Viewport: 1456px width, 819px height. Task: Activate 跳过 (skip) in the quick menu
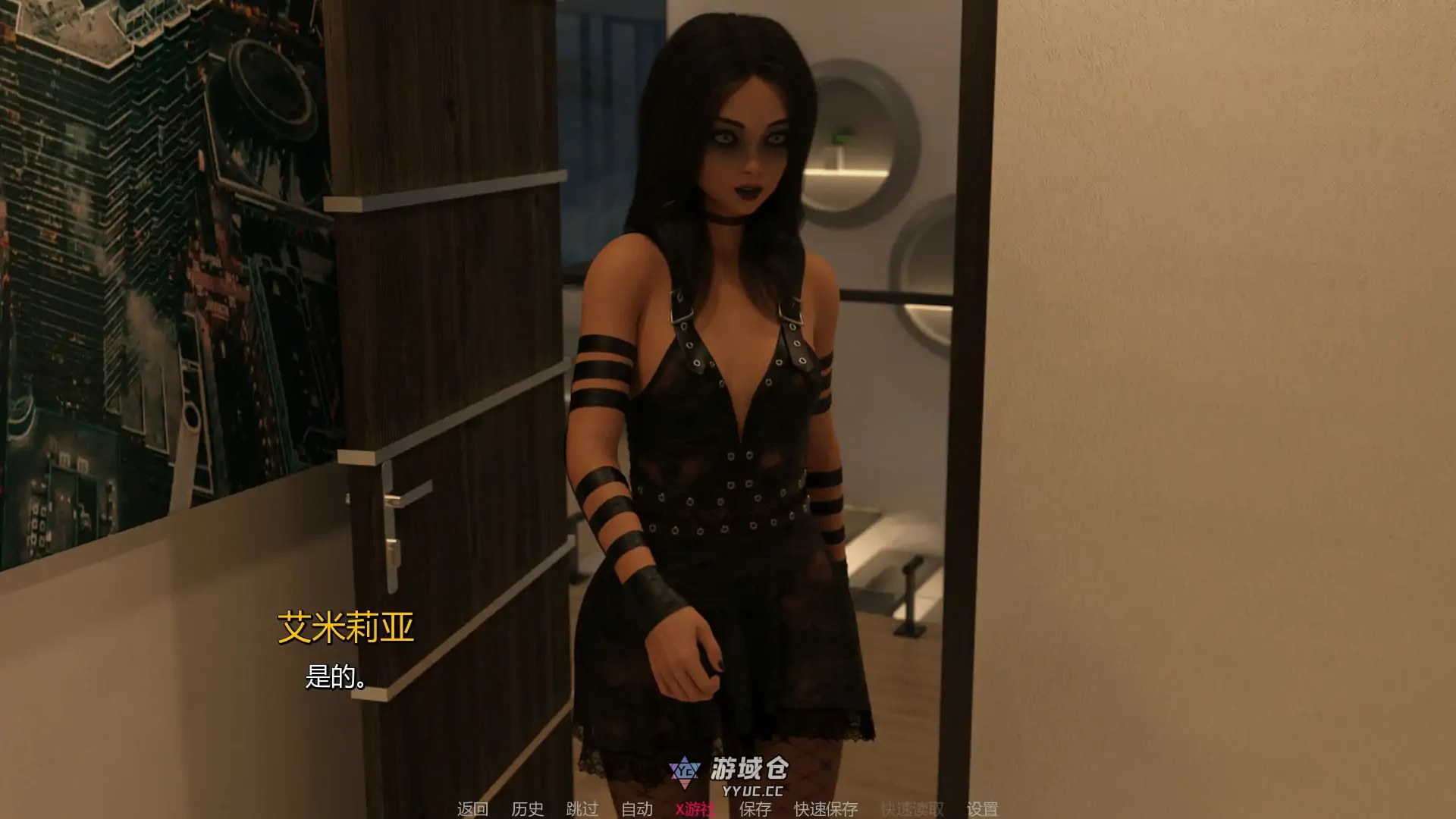tap(582, 809)
